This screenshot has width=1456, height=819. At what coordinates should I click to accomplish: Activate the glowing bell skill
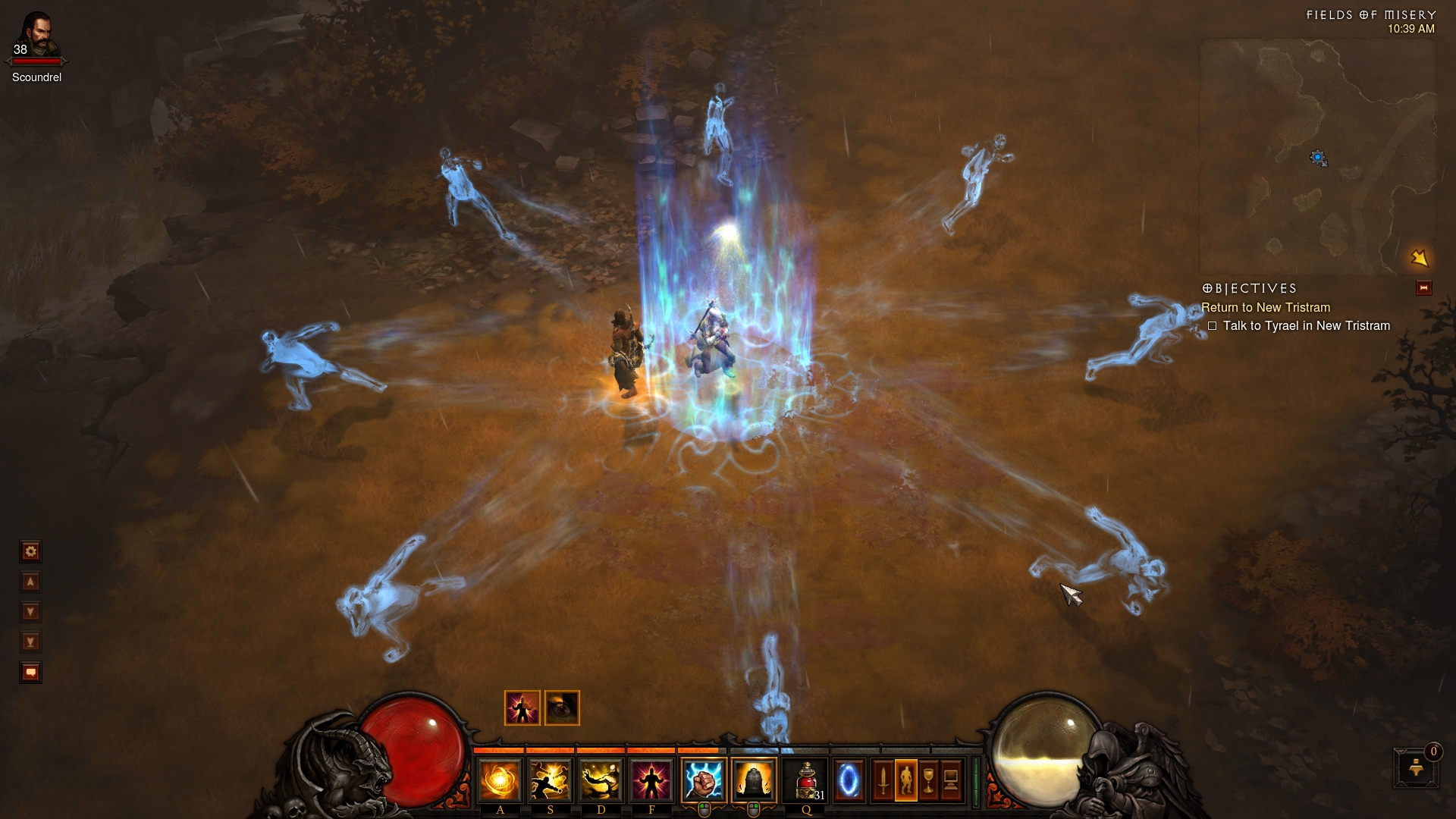pyautogui.click(x=754, y=780)
